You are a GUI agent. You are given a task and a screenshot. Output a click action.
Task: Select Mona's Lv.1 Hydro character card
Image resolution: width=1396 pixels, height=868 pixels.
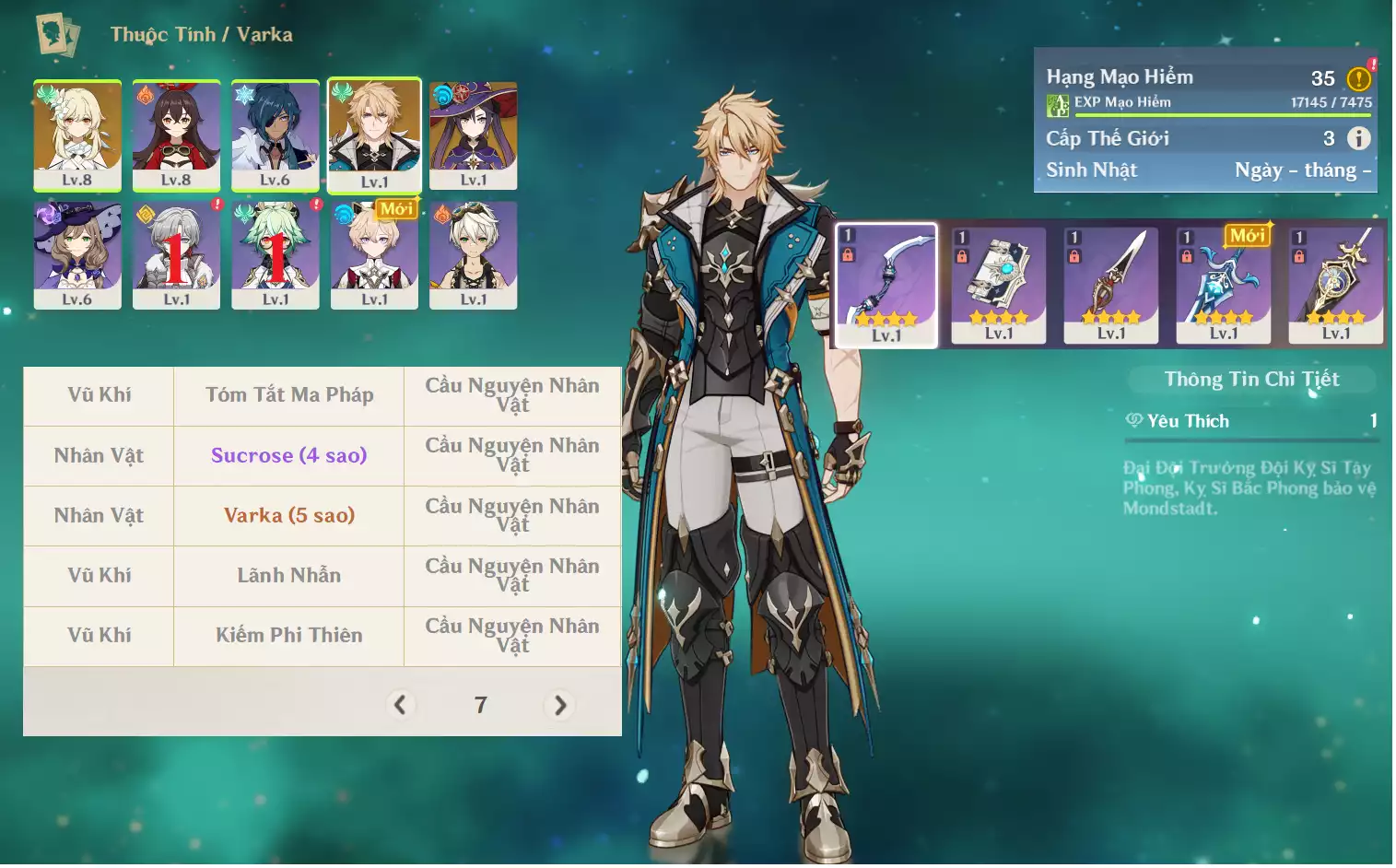tap(474, 135)
